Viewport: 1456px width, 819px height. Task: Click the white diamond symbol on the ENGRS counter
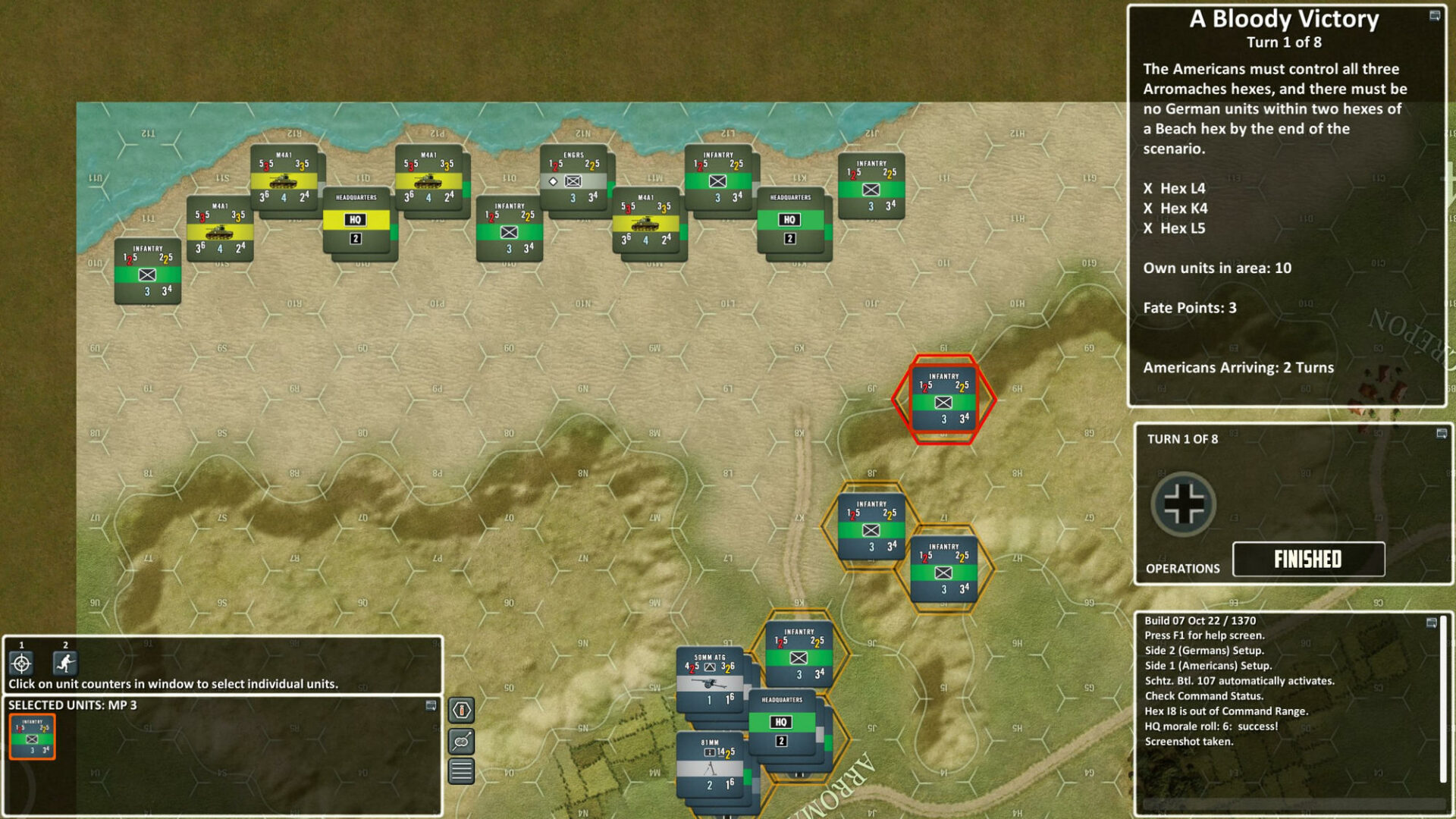[x=551, y=181]
